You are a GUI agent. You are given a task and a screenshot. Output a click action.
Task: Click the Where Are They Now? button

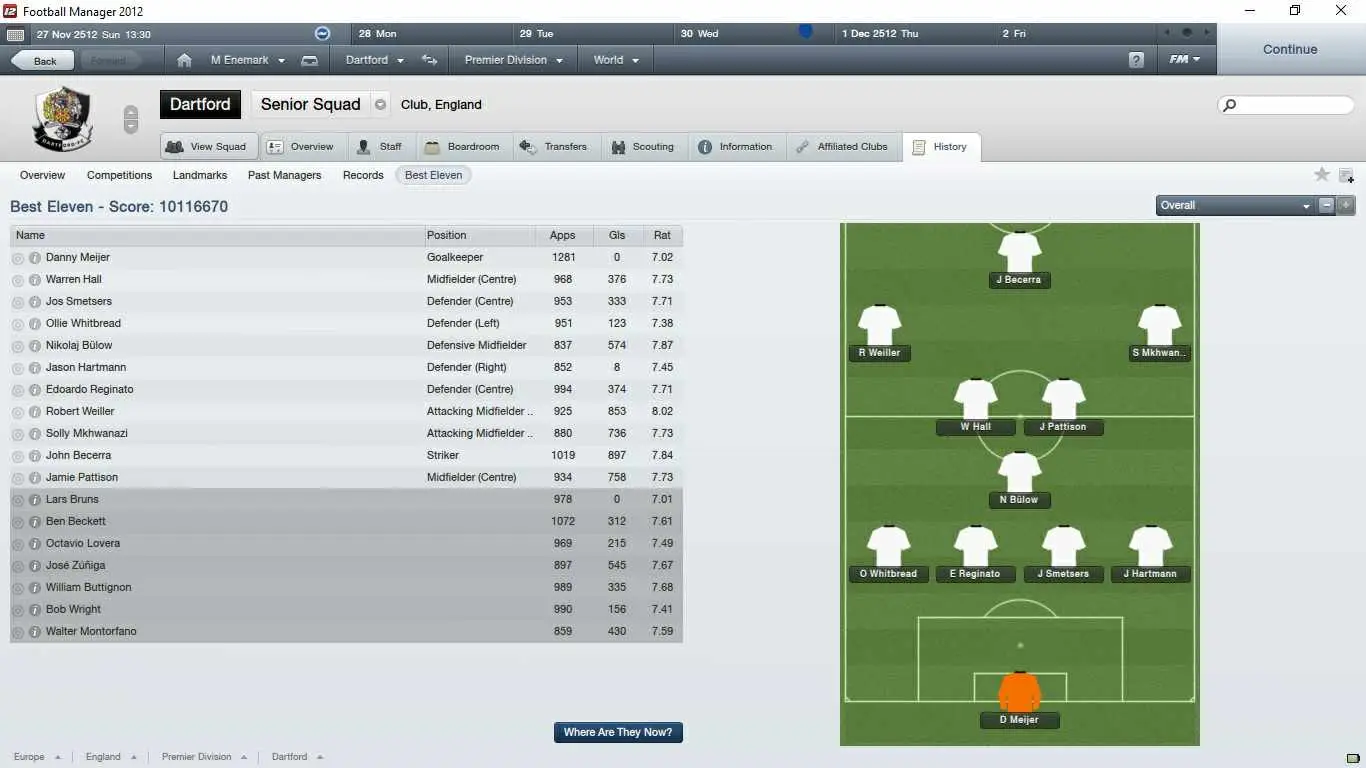point(618,732)
